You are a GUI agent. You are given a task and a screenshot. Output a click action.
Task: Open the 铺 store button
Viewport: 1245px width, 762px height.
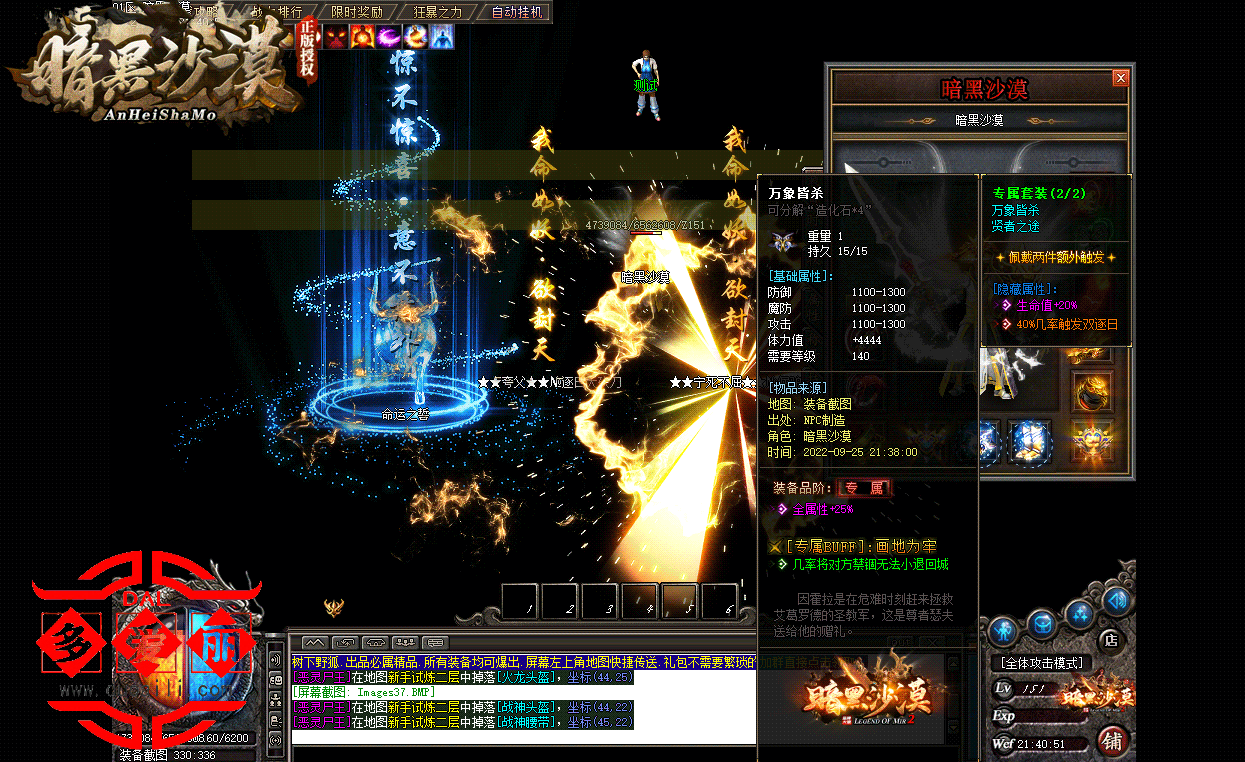coord(1111,741)
